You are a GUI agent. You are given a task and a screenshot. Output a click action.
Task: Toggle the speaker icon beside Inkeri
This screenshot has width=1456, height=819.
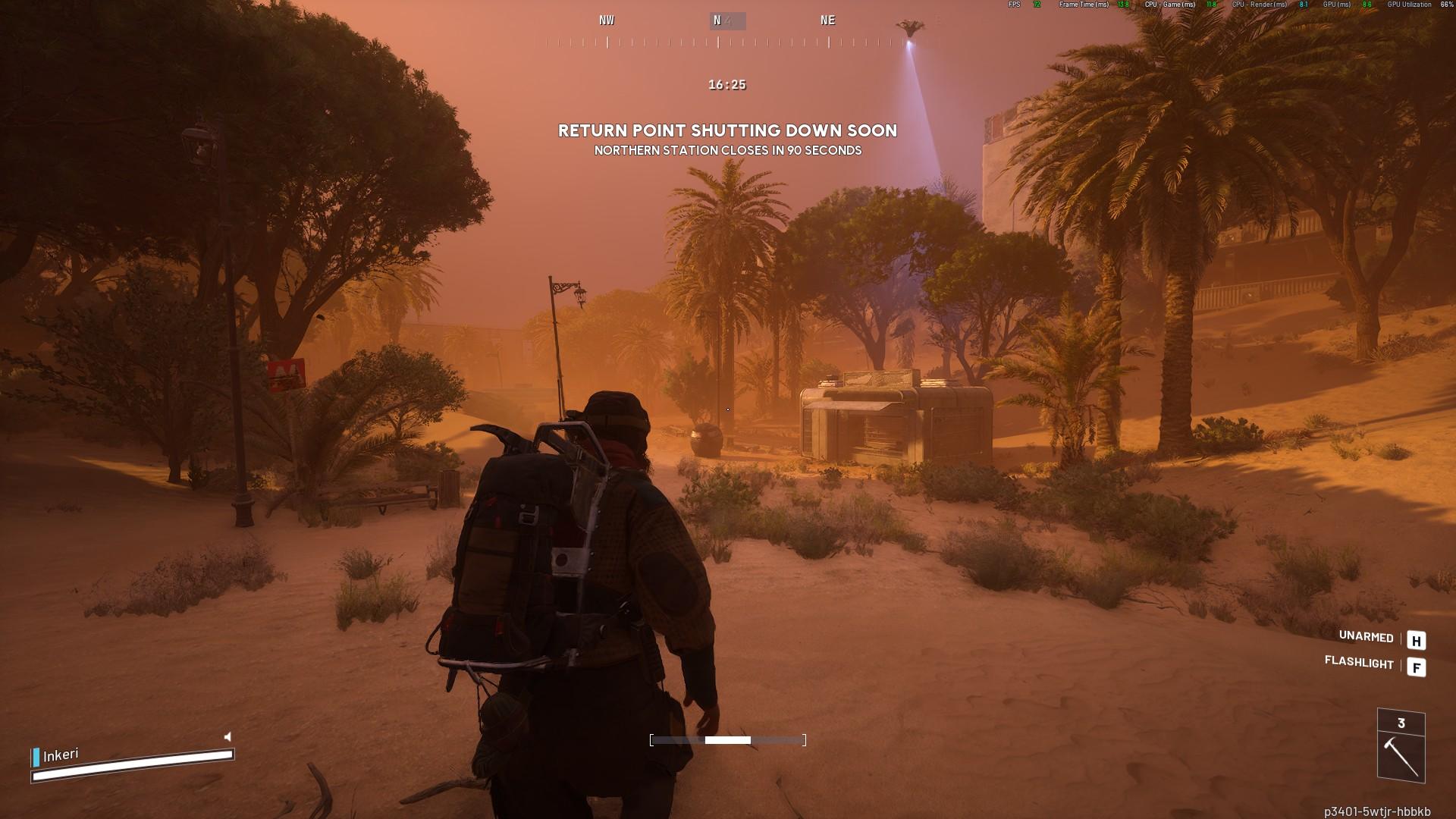coord(227,736)
